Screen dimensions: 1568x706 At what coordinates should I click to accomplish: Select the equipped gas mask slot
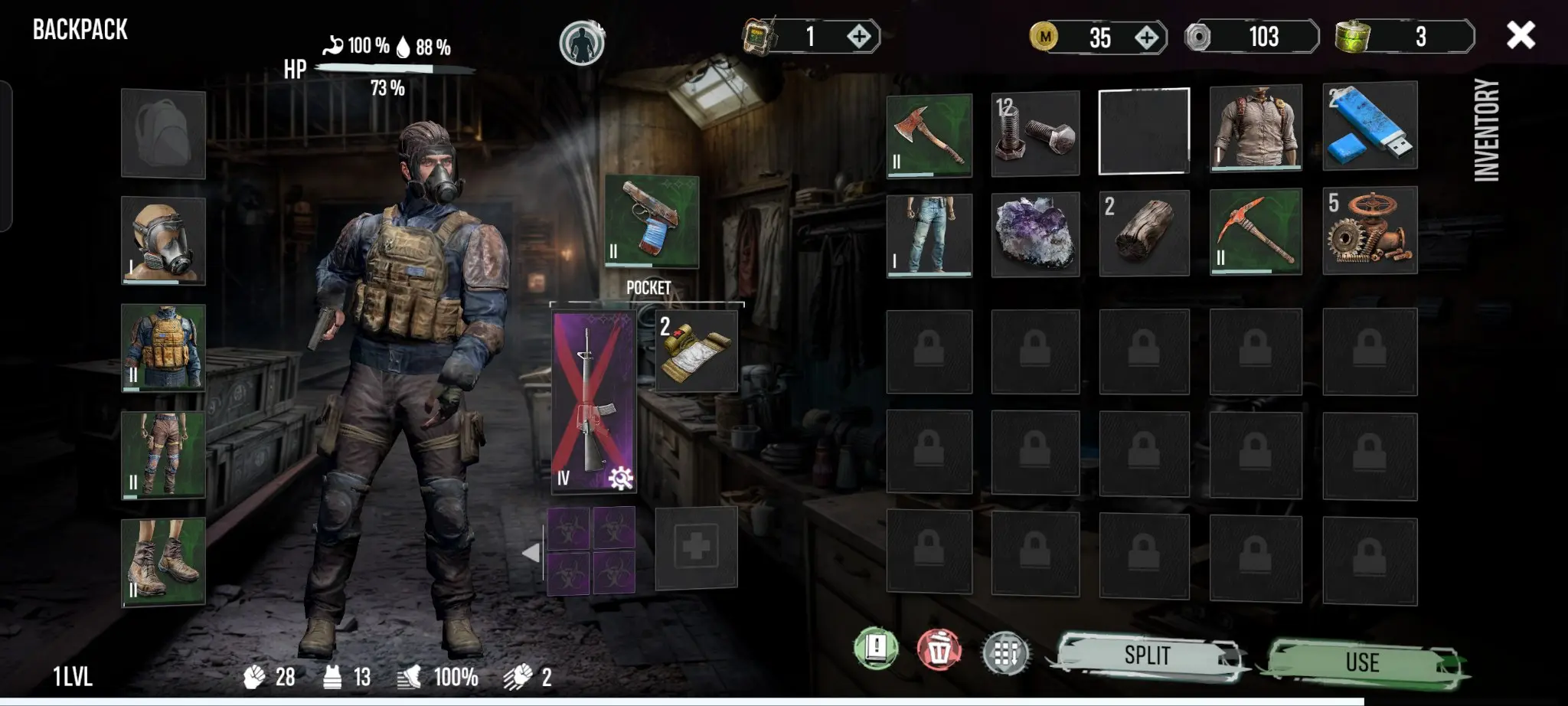tap(163, 240)
